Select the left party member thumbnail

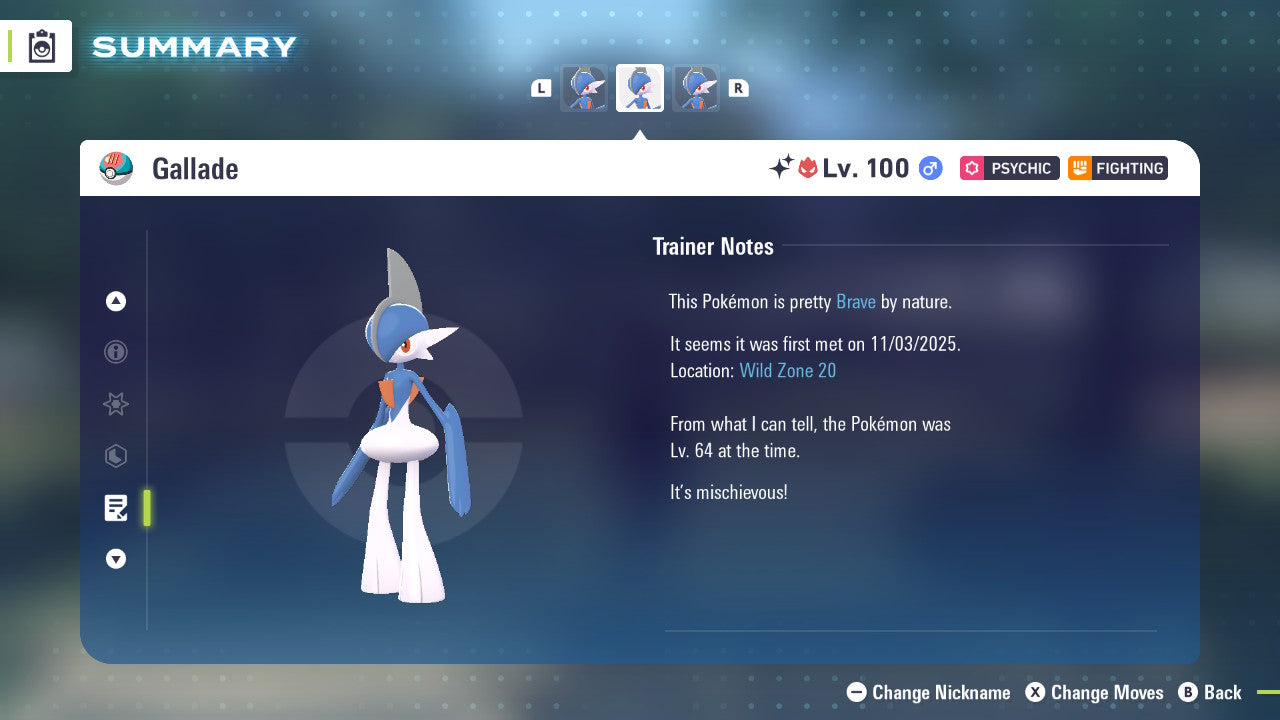click(584, 88)
